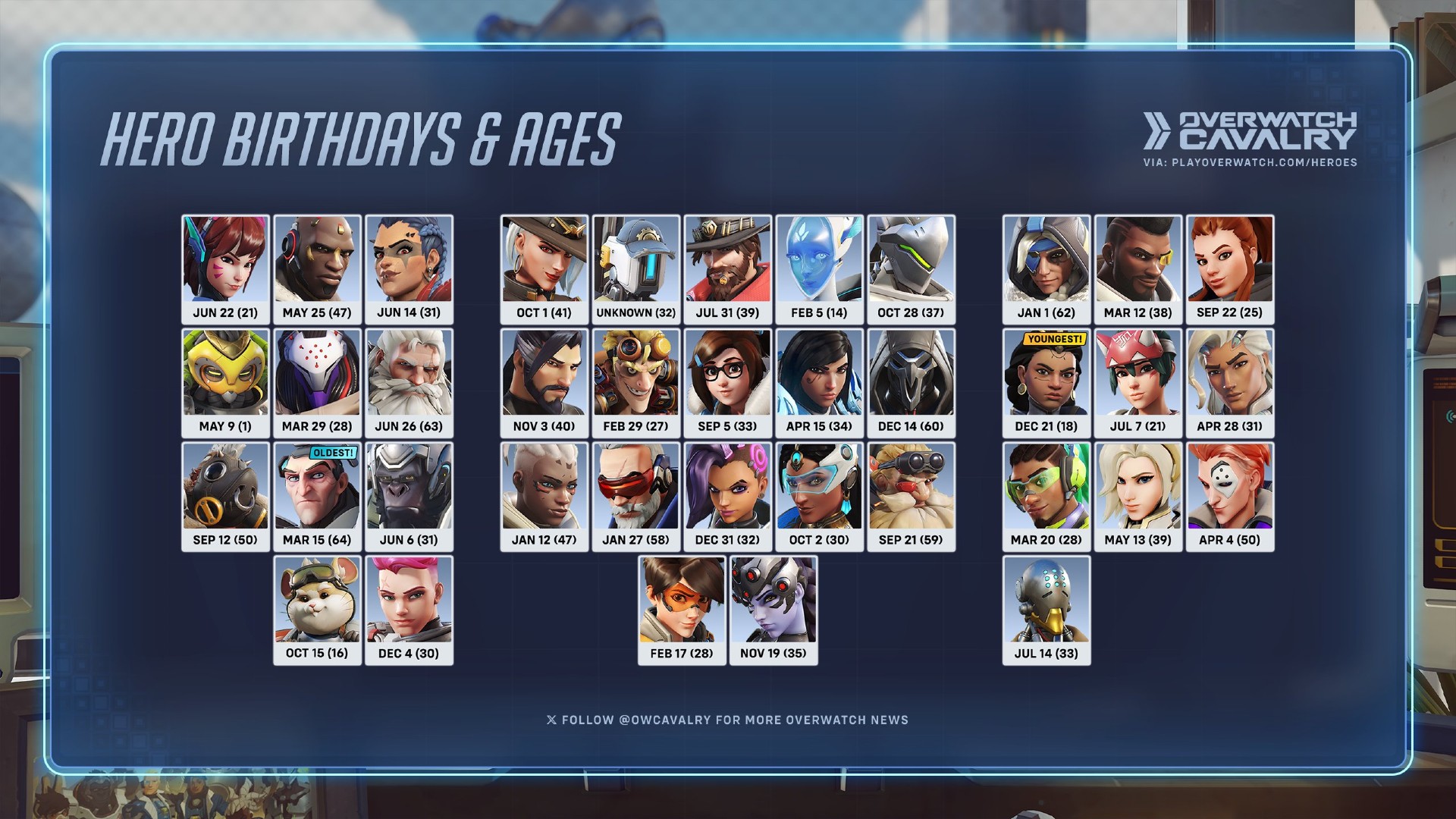1456x819 pixels.
Task: Open the PLAYOVERWATCH.COM/HEROES source link
Action: 1264,162
